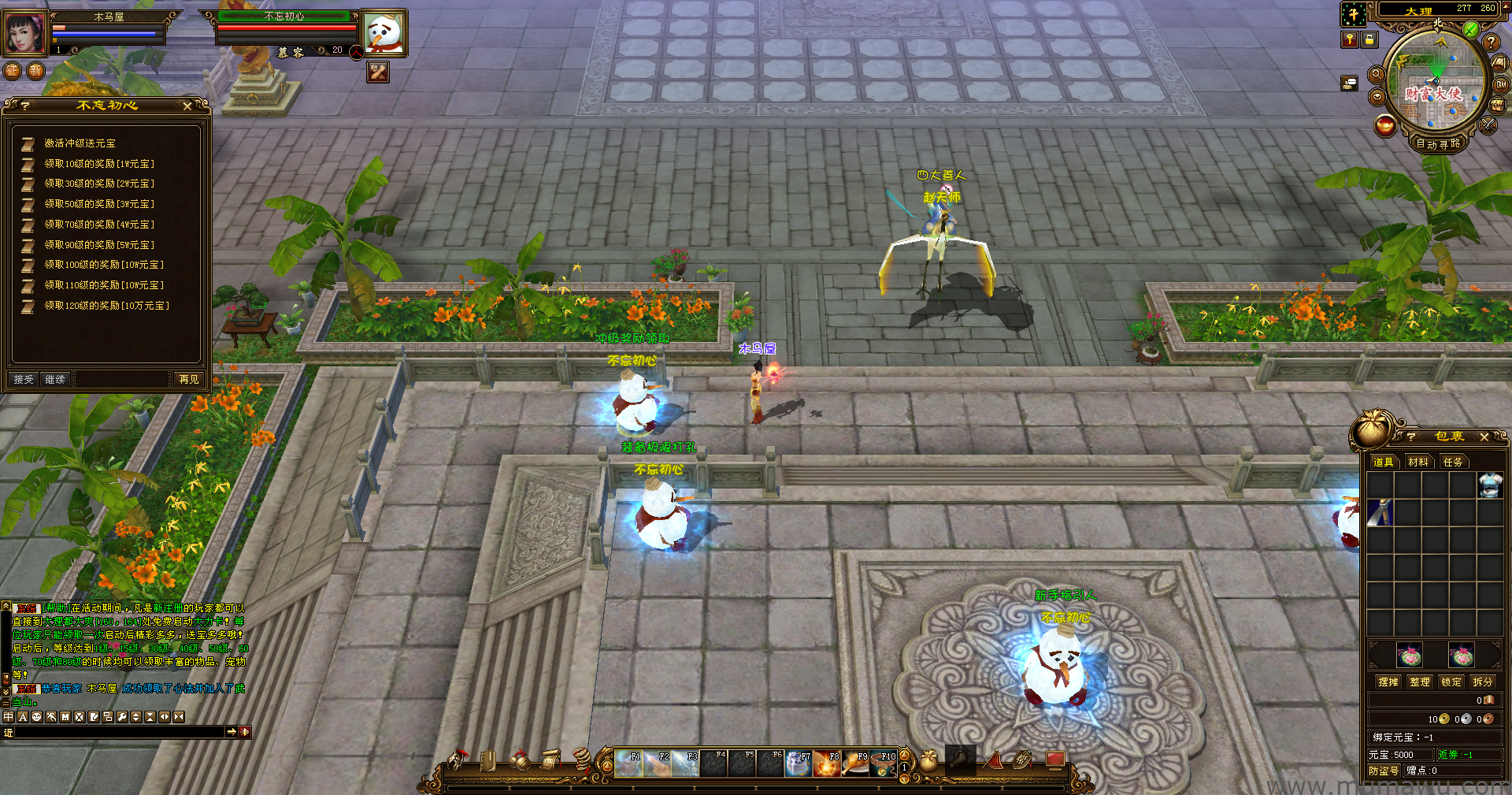Click the 拆分 split button
The image size is (1512, 795).
(x=1483, y=682)
